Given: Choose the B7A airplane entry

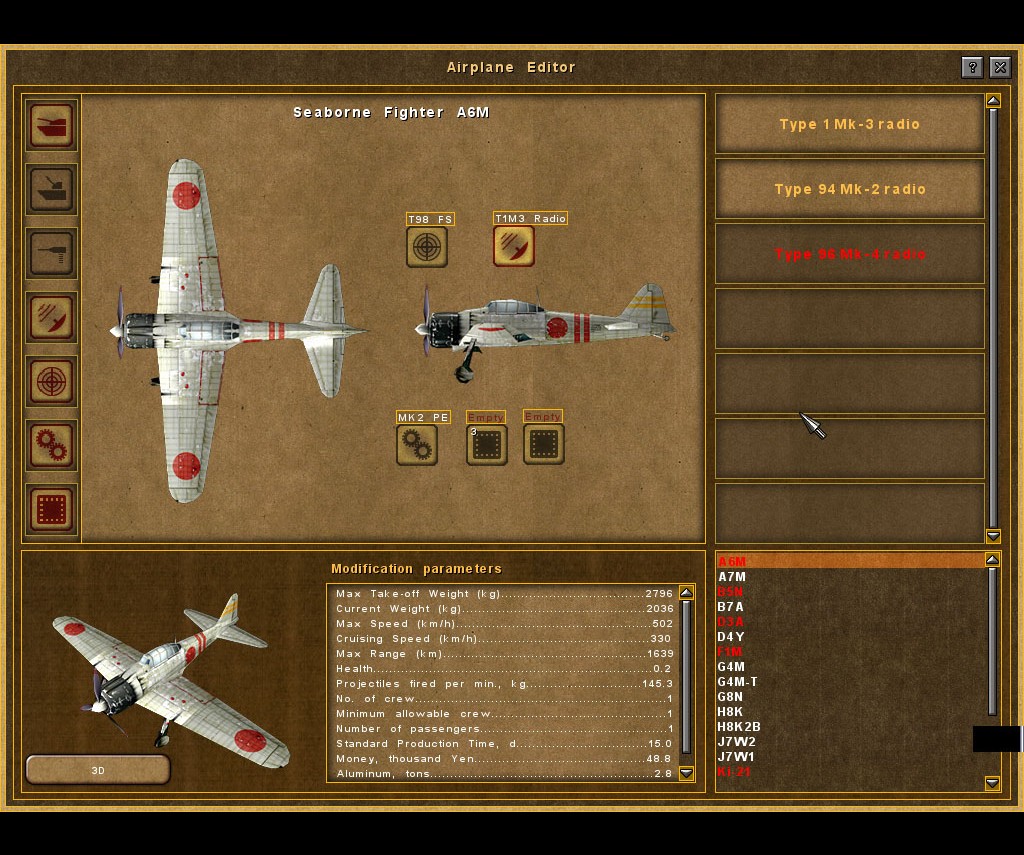Looking at the screenshot, I should coord(731,607).
